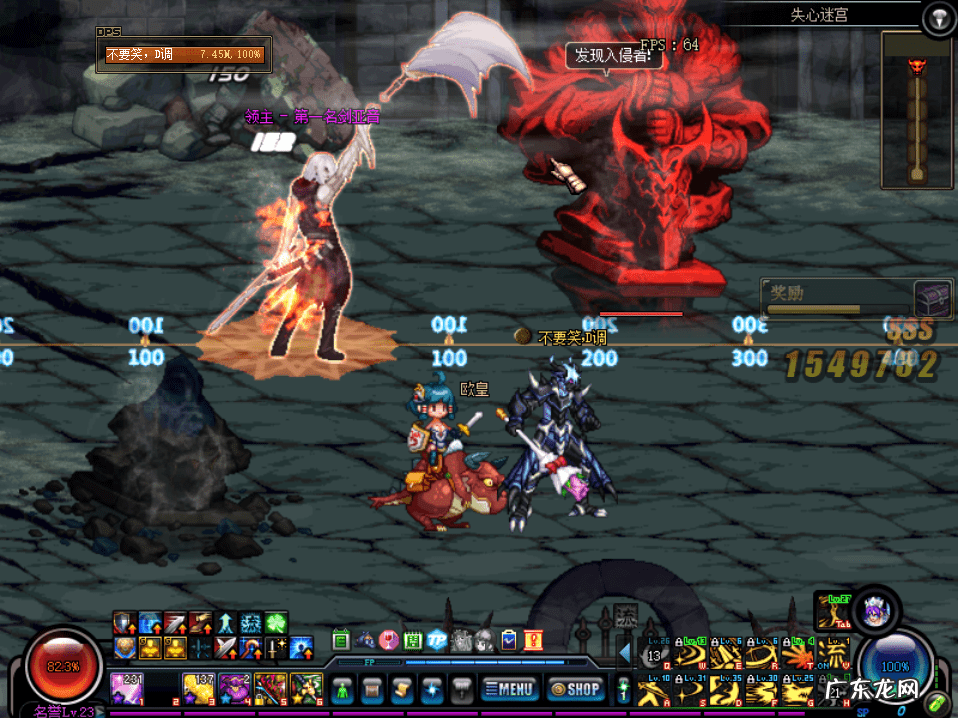958x718 pixels.
Task: Open the SHOP button
Action: pyautogui.click(x=575, y=688)
